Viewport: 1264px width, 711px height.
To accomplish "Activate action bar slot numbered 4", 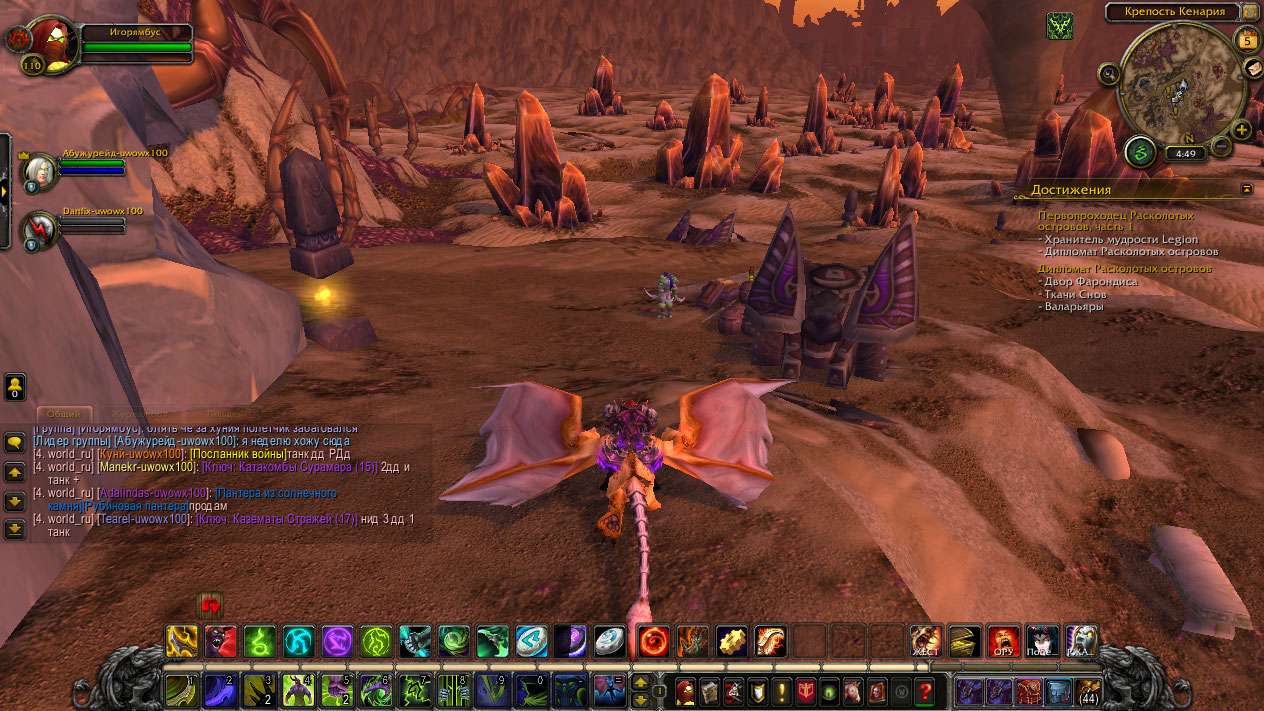I will tap(297, 690).
